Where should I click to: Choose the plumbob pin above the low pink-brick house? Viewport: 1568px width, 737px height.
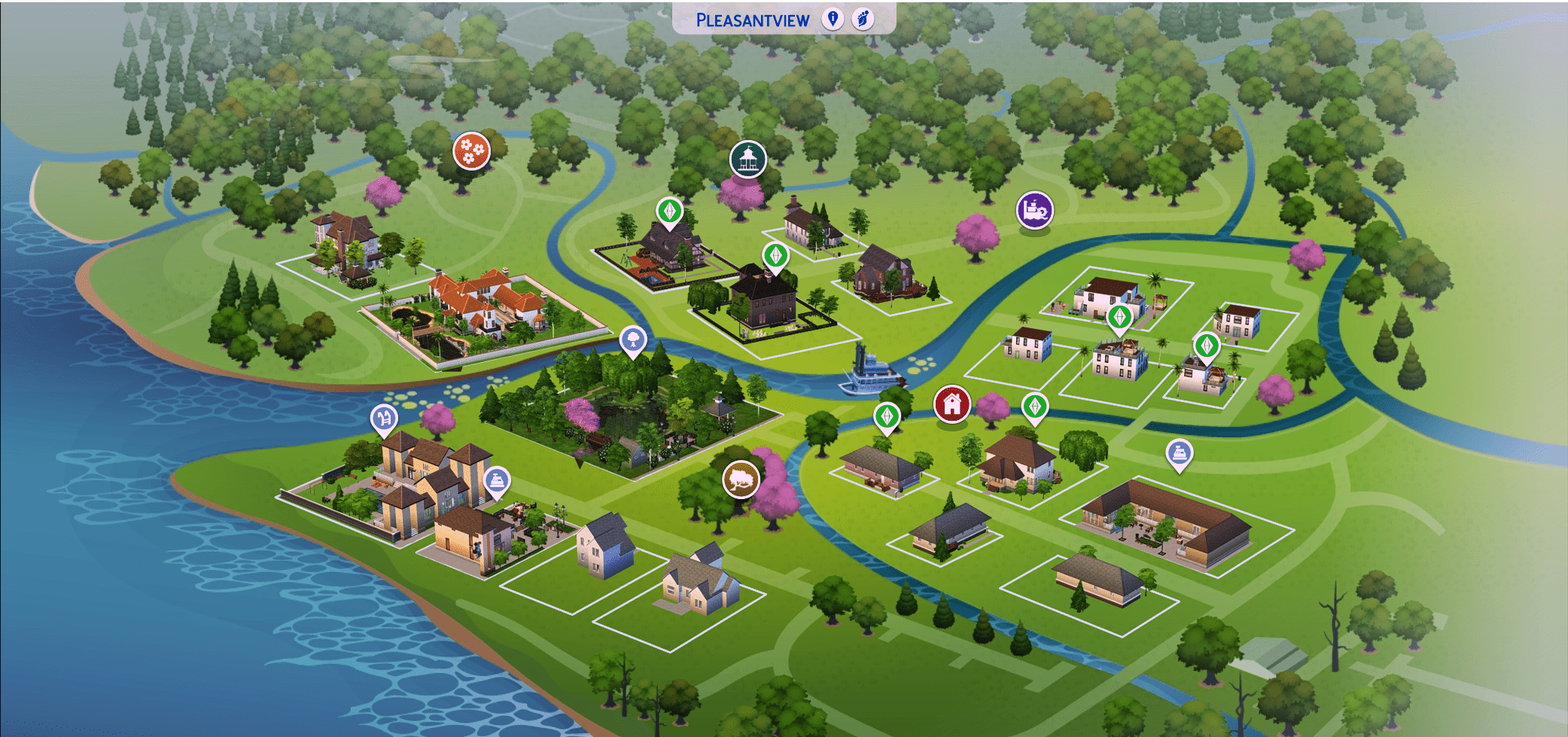[x=887, y=416]
